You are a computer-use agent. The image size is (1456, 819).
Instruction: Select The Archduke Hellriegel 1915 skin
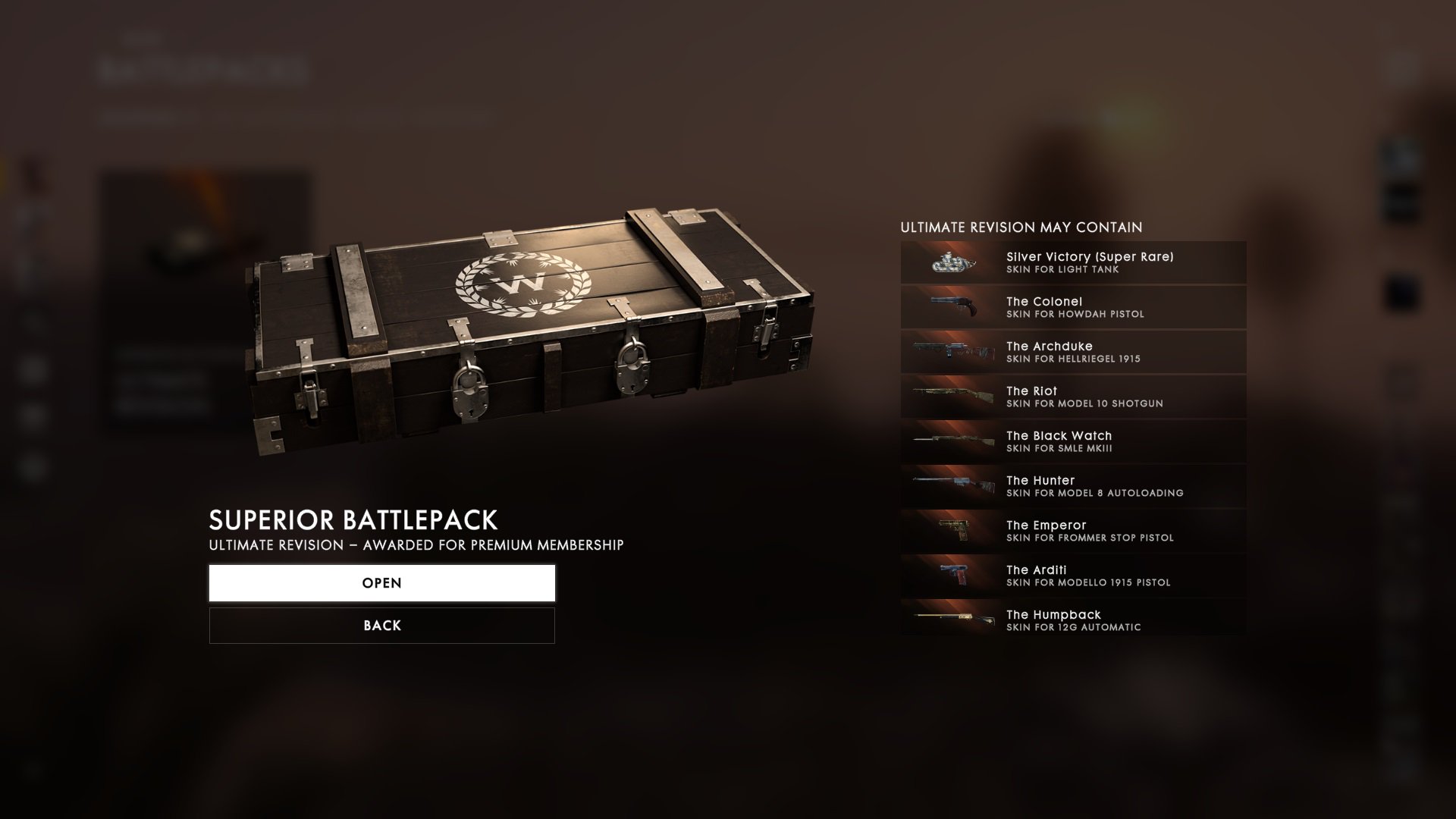point(1073,352)
